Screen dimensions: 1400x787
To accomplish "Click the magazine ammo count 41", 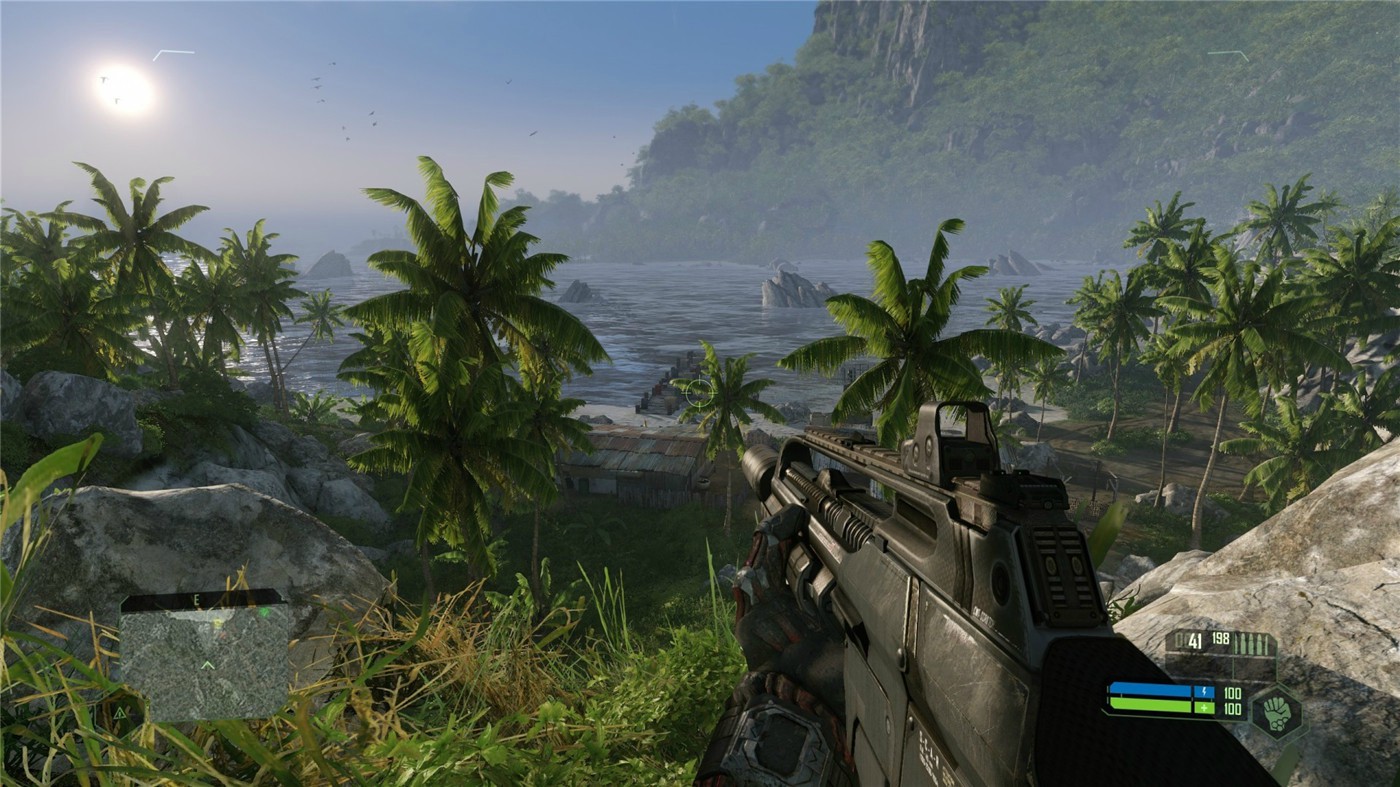I will tap(1195, 640).
